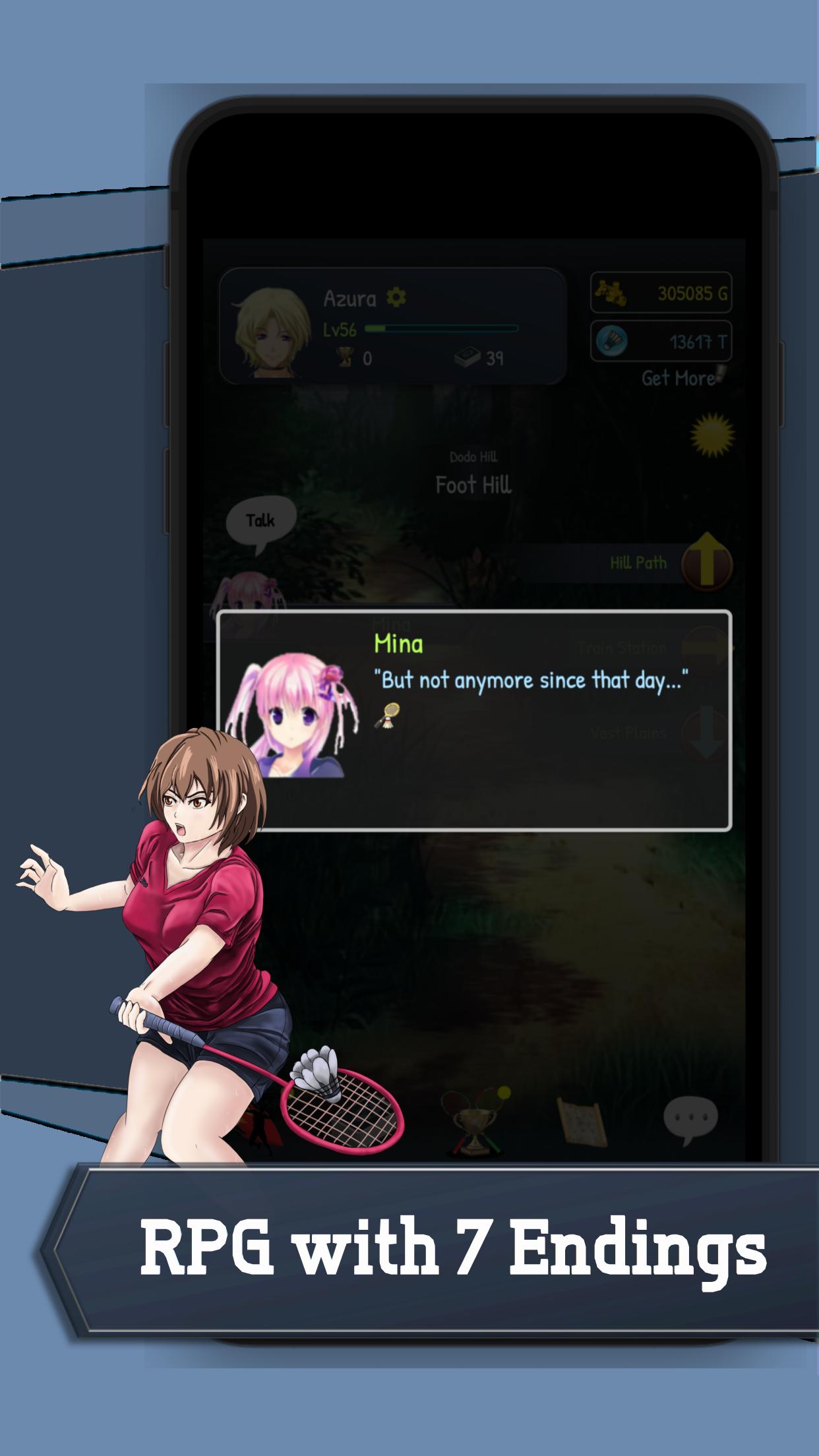The height and width of the screenshot is (1456, 819).
Task: Tap the Talk speech bubble
Action: click(x=260, y=522)
